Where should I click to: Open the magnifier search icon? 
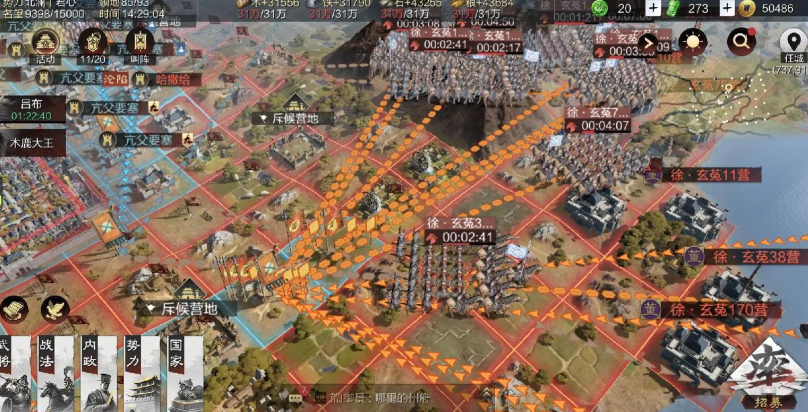tap(742, 42)
